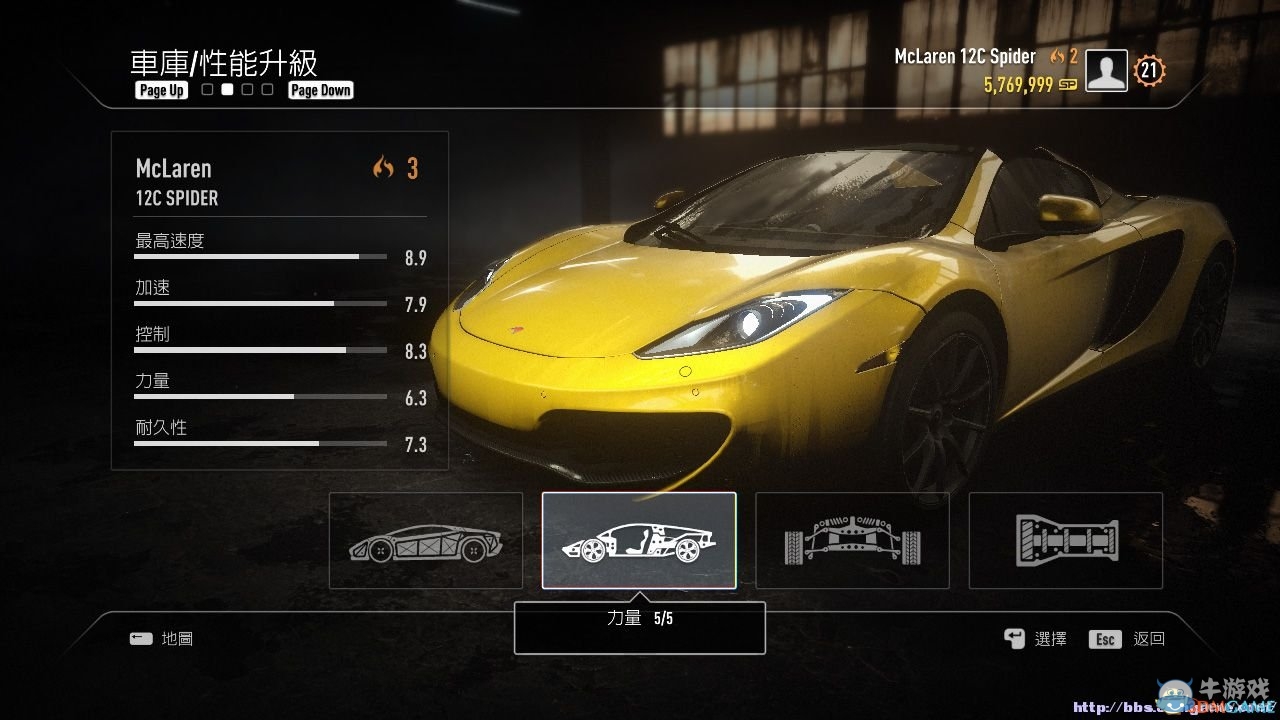Screen dimensions: 1280x720
Task: Click the Esc key icon near 返回
Action: (1104, 638)
